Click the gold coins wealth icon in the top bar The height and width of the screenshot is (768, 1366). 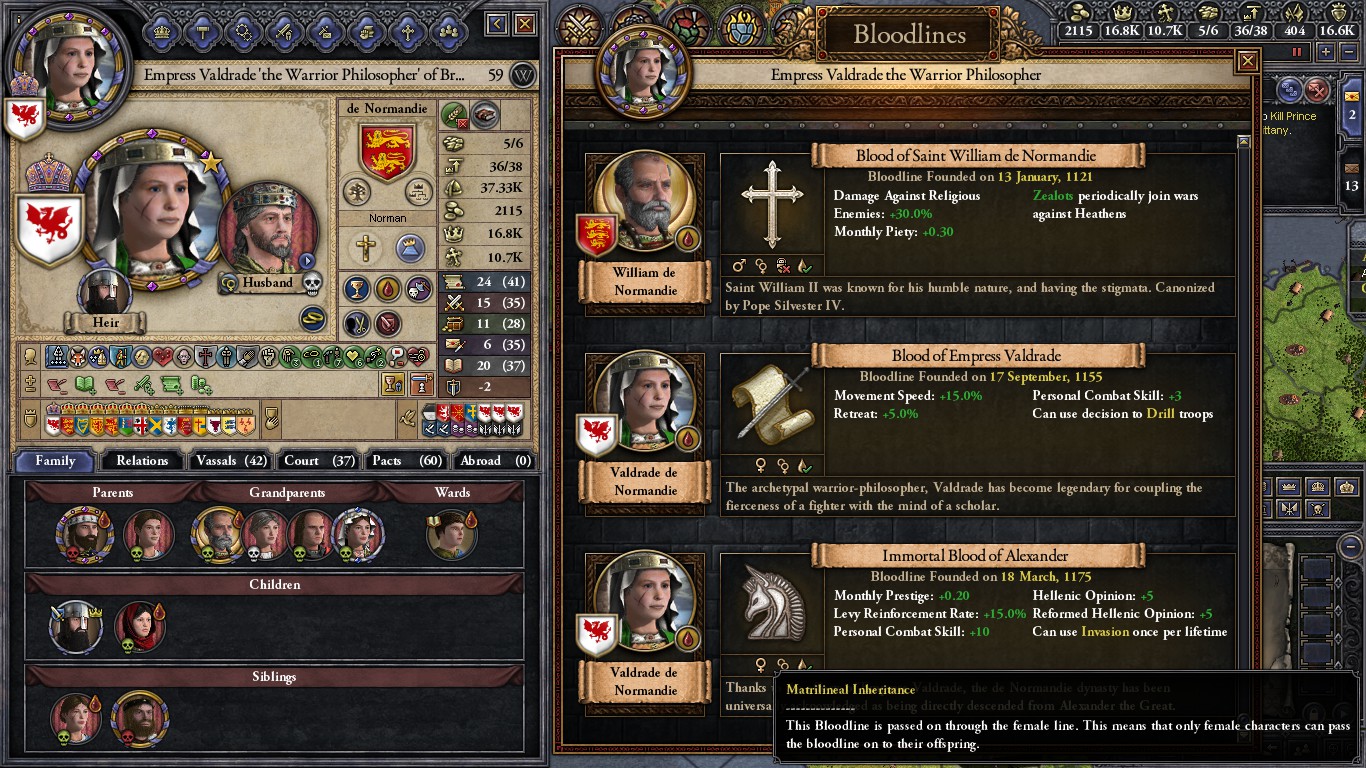[x=1079, y=13]
